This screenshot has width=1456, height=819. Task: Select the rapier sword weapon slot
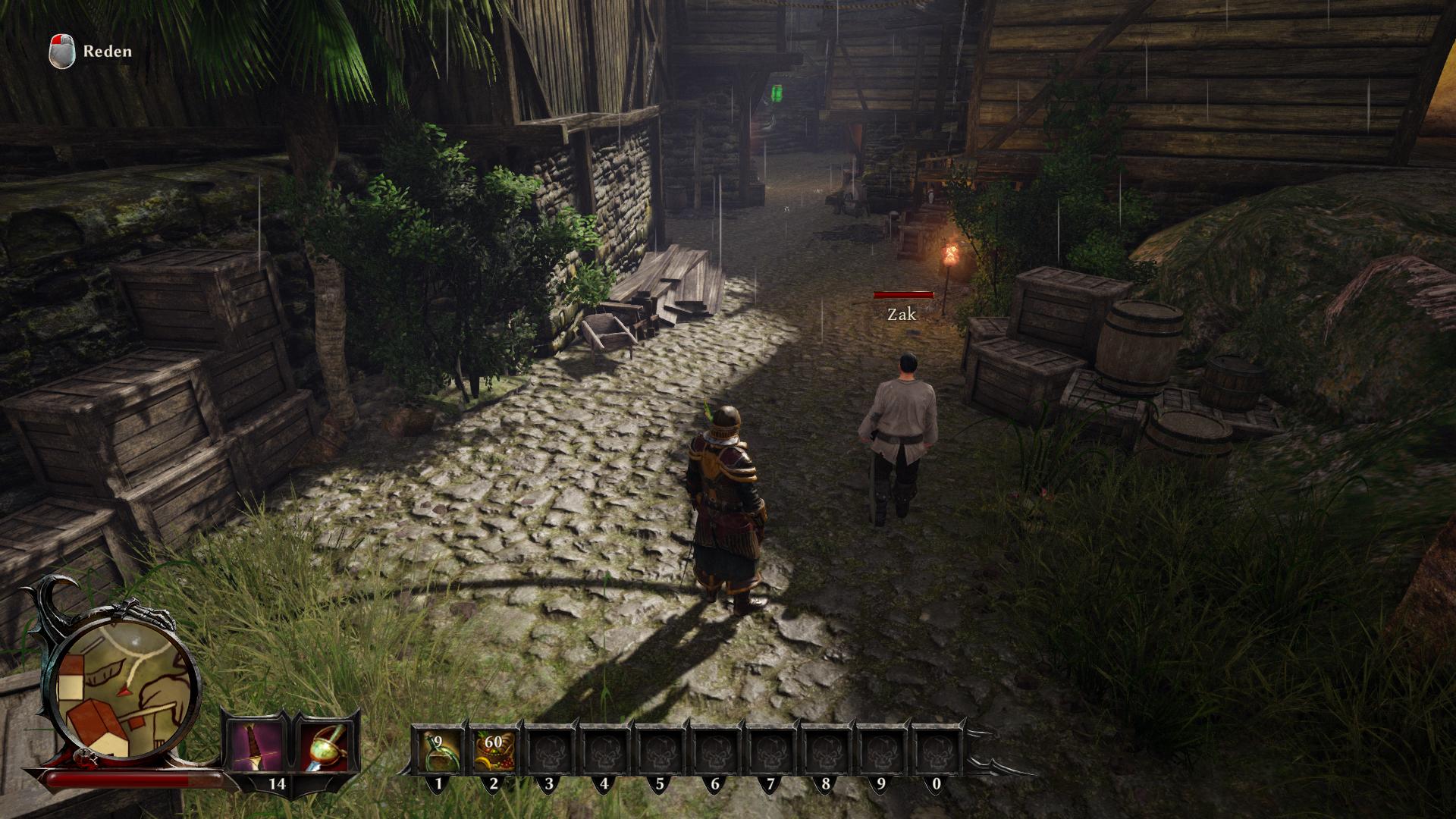click(x=326, y=746)
